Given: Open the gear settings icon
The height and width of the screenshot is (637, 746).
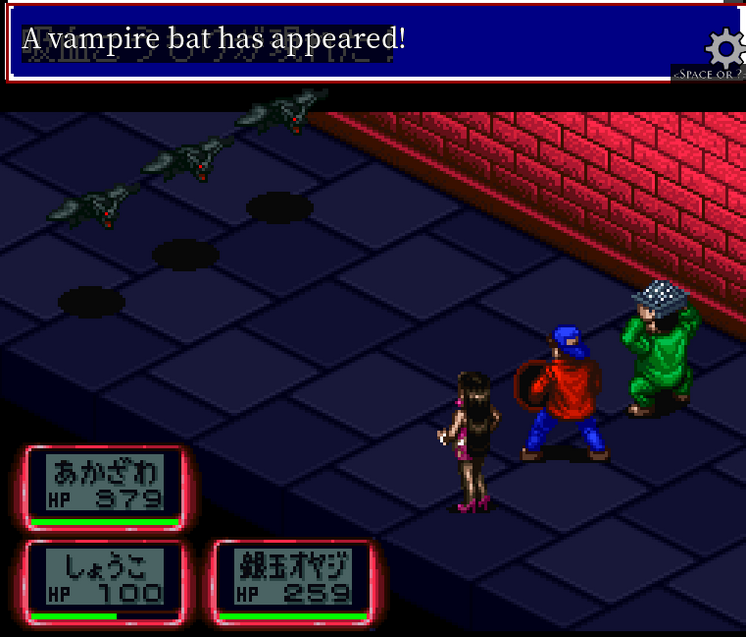Looking at the screenshot, I should pos(725,48).
